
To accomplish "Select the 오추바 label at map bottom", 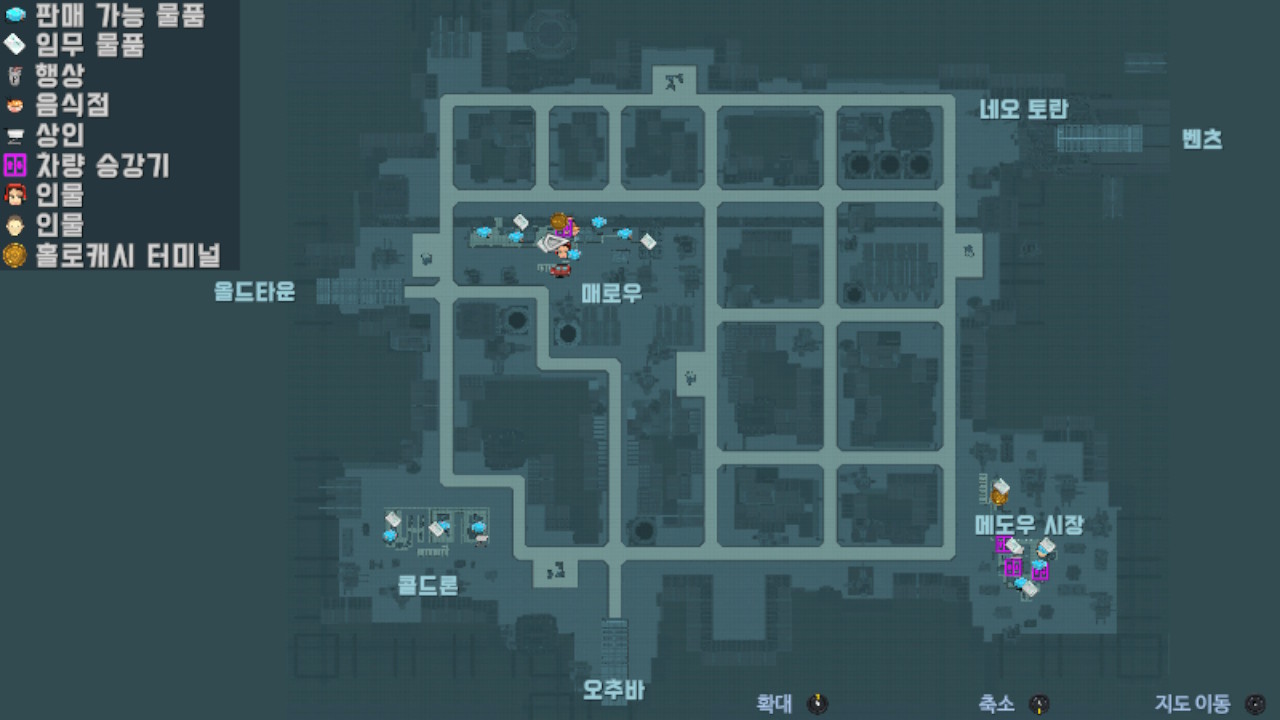I will coord(617,688).
